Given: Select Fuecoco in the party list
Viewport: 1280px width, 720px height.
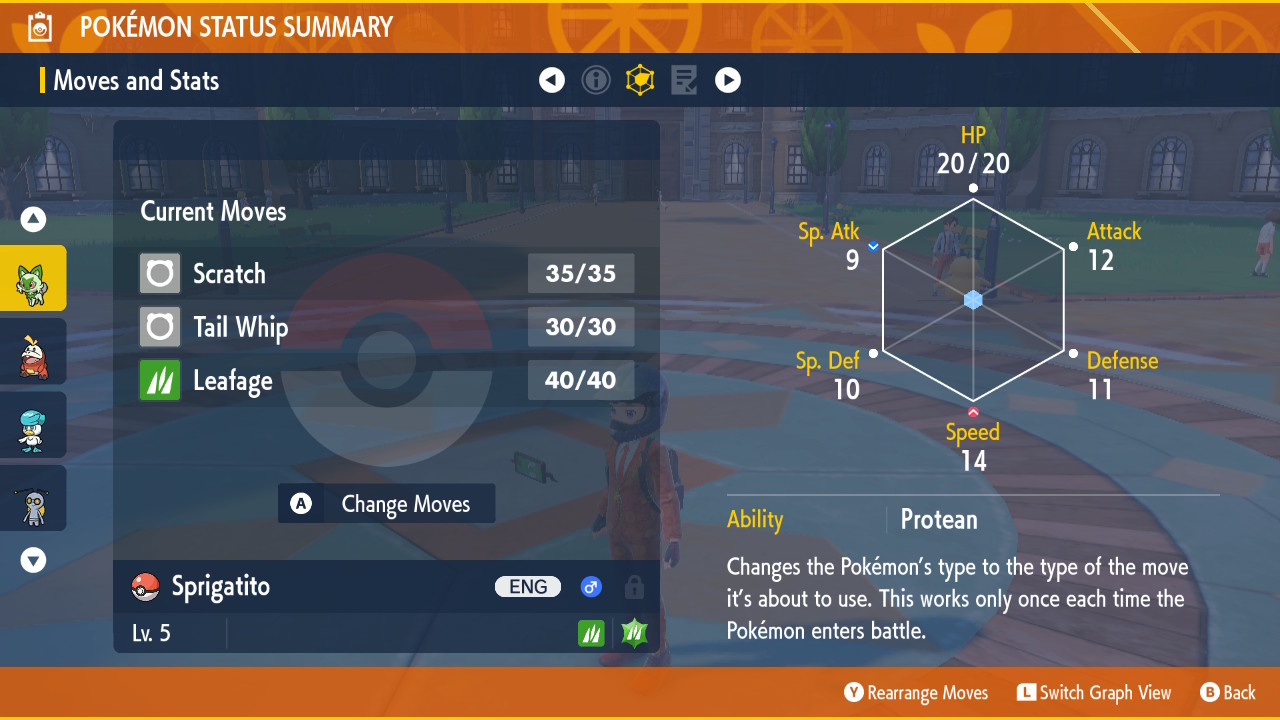Looking at the screenshot, I should tap(33, 352).
